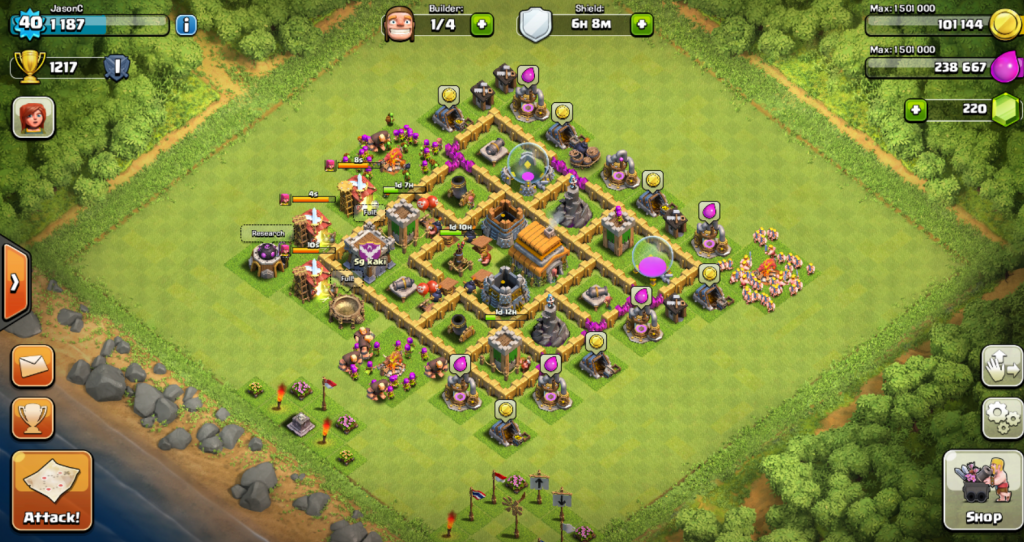Start a battle with the Attack! button
Image resolution: width=1024 pixels, height=542 pixels.
pos(52,491)
